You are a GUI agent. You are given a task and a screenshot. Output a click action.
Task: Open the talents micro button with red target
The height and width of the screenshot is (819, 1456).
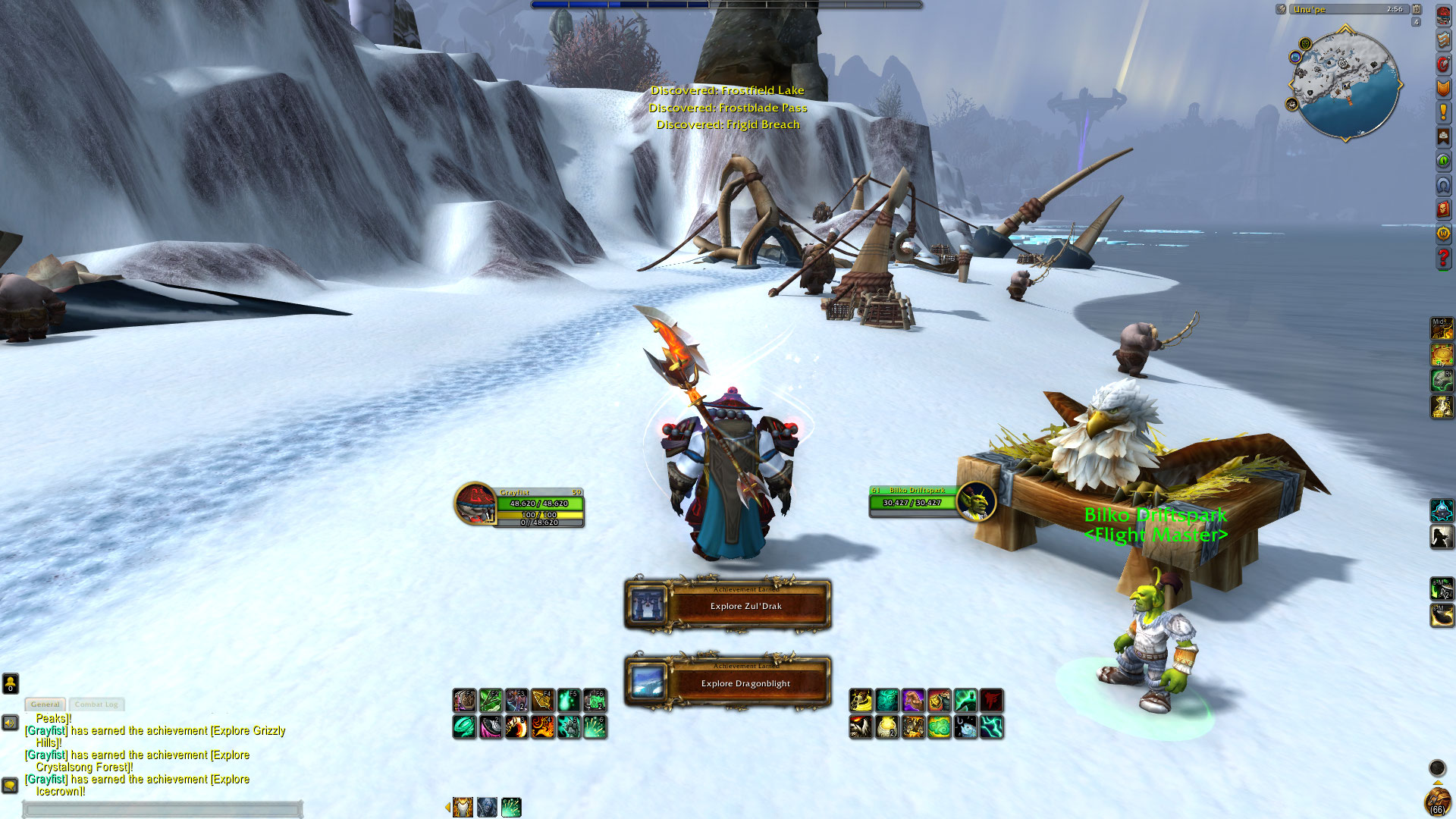[1443, 64]
